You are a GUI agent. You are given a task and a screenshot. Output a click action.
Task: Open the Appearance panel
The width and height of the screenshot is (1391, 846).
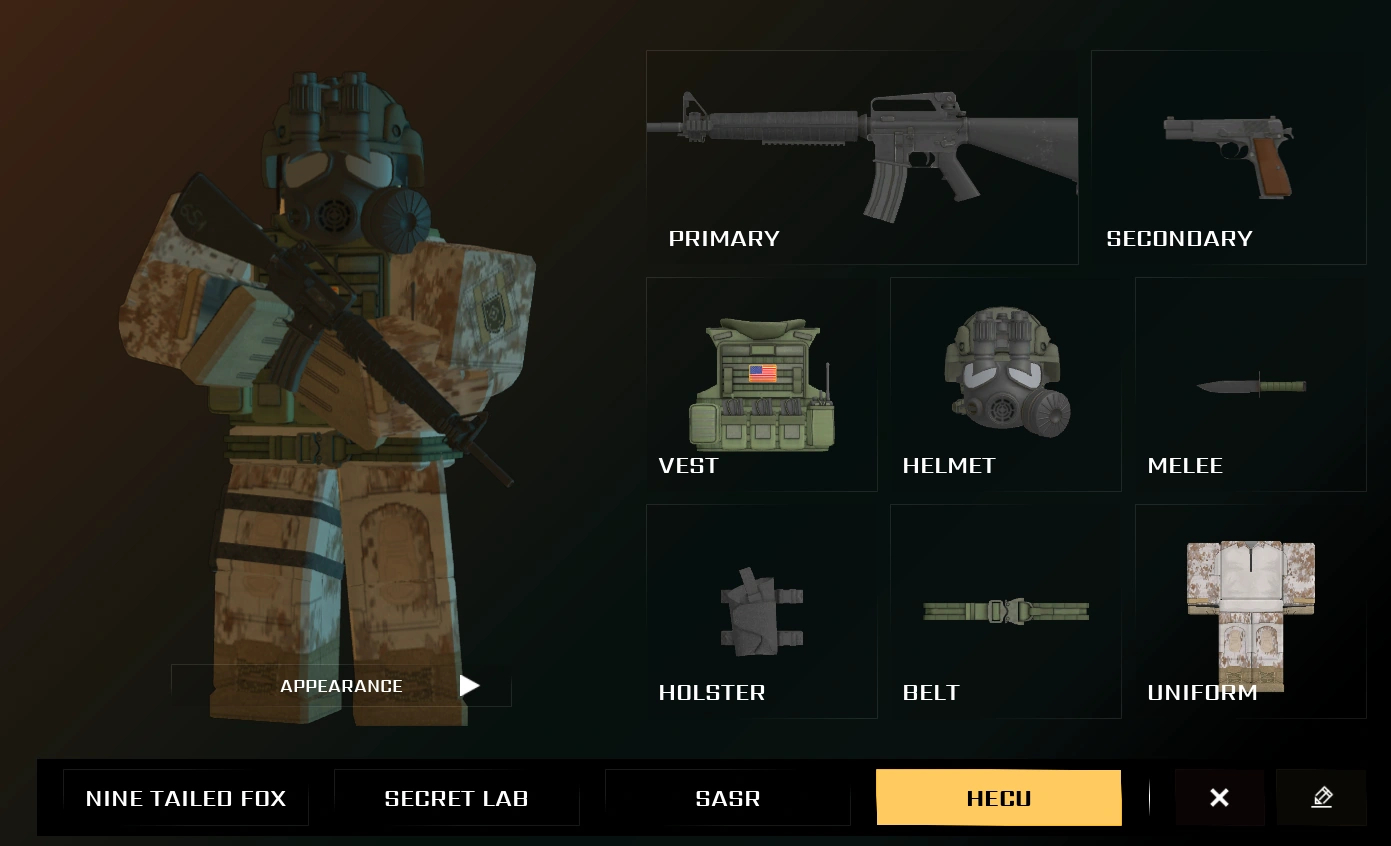click(x=341, y=686)
